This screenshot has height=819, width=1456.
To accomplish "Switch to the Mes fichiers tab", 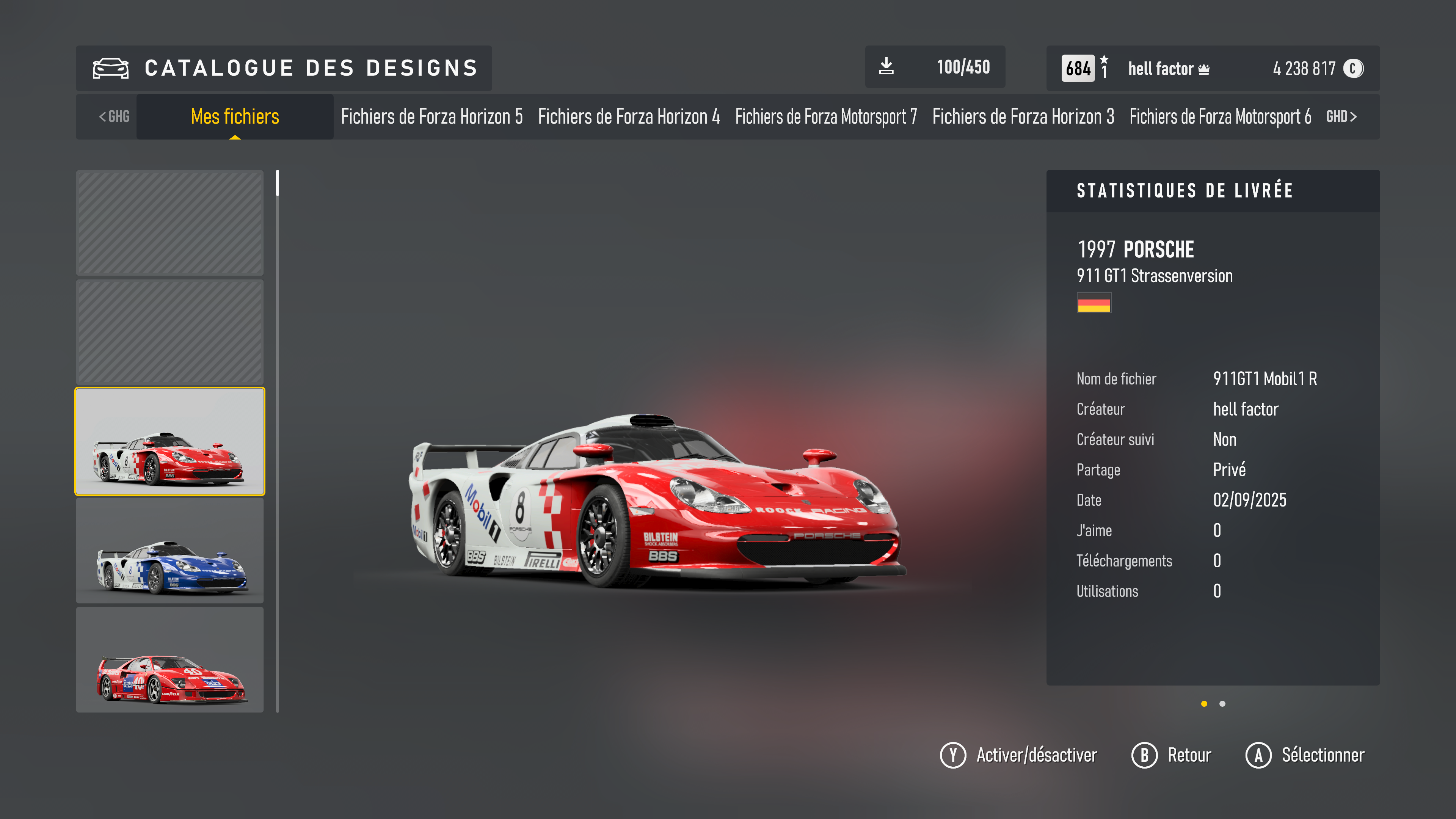I will pos(235,116).
